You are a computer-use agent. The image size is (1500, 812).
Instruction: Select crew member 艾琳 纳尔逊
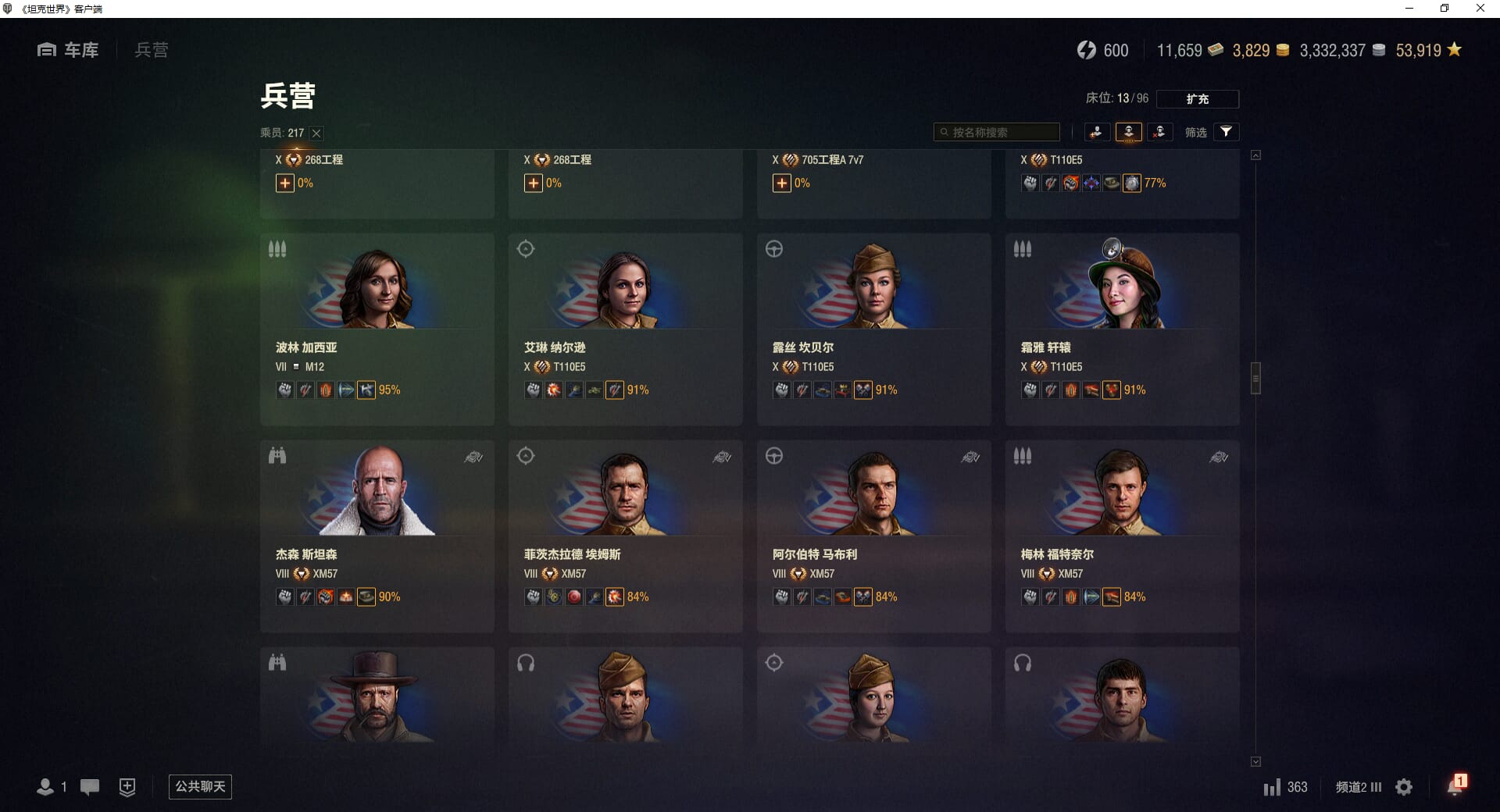(625, 329)
